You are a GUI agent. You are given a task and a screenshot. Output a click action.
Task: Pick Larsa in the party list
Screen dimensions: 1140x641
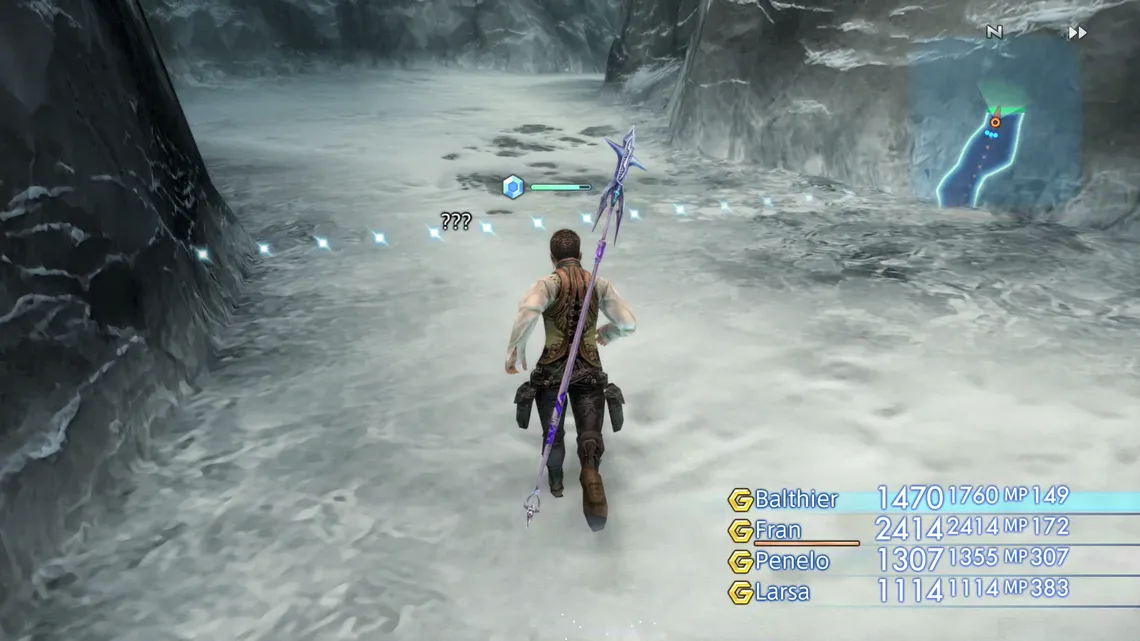tap(783, 592)
